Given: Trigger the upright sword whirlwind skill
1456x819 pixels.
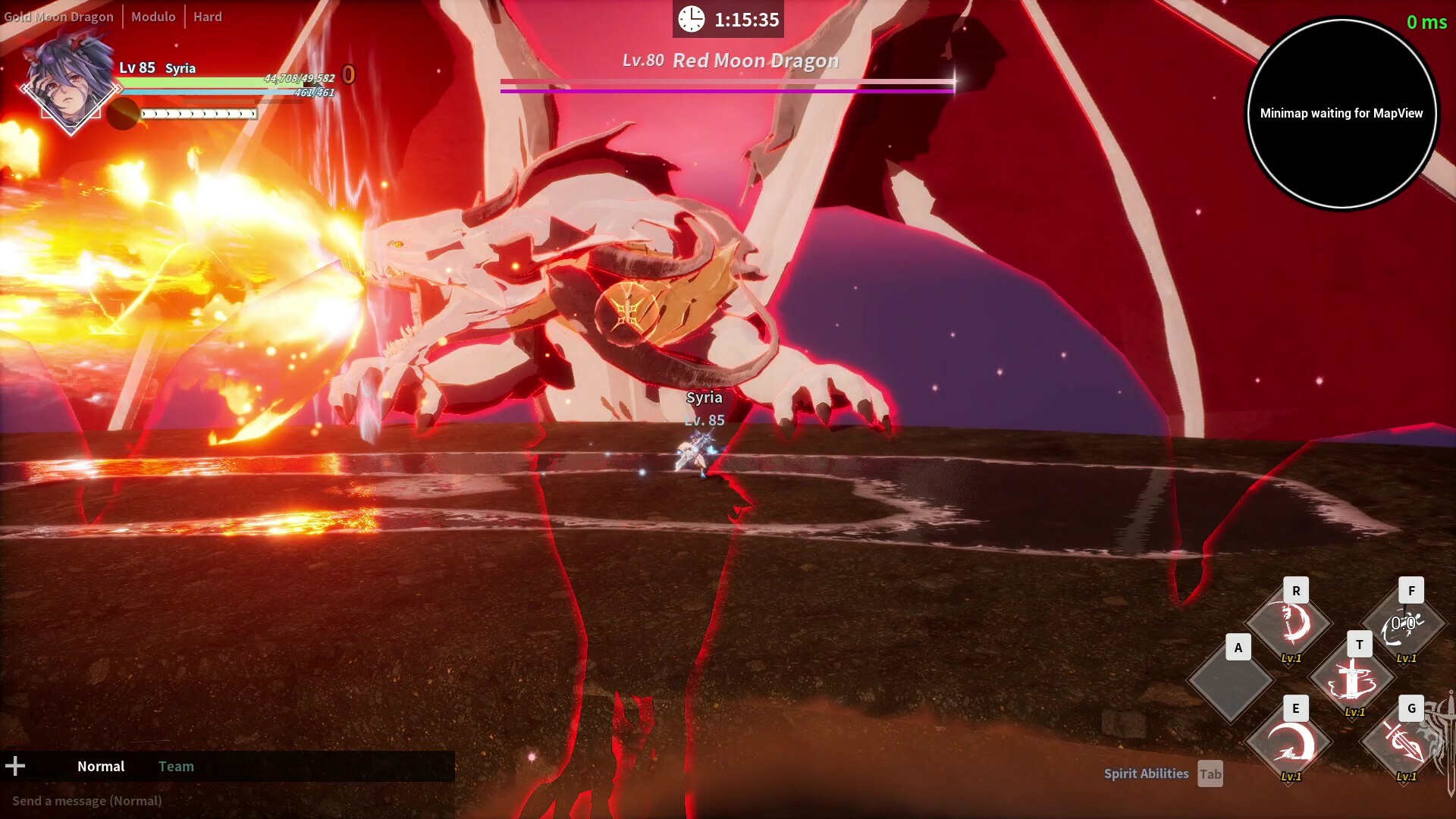Looking at the screenshot, I should coord(1353,679).
